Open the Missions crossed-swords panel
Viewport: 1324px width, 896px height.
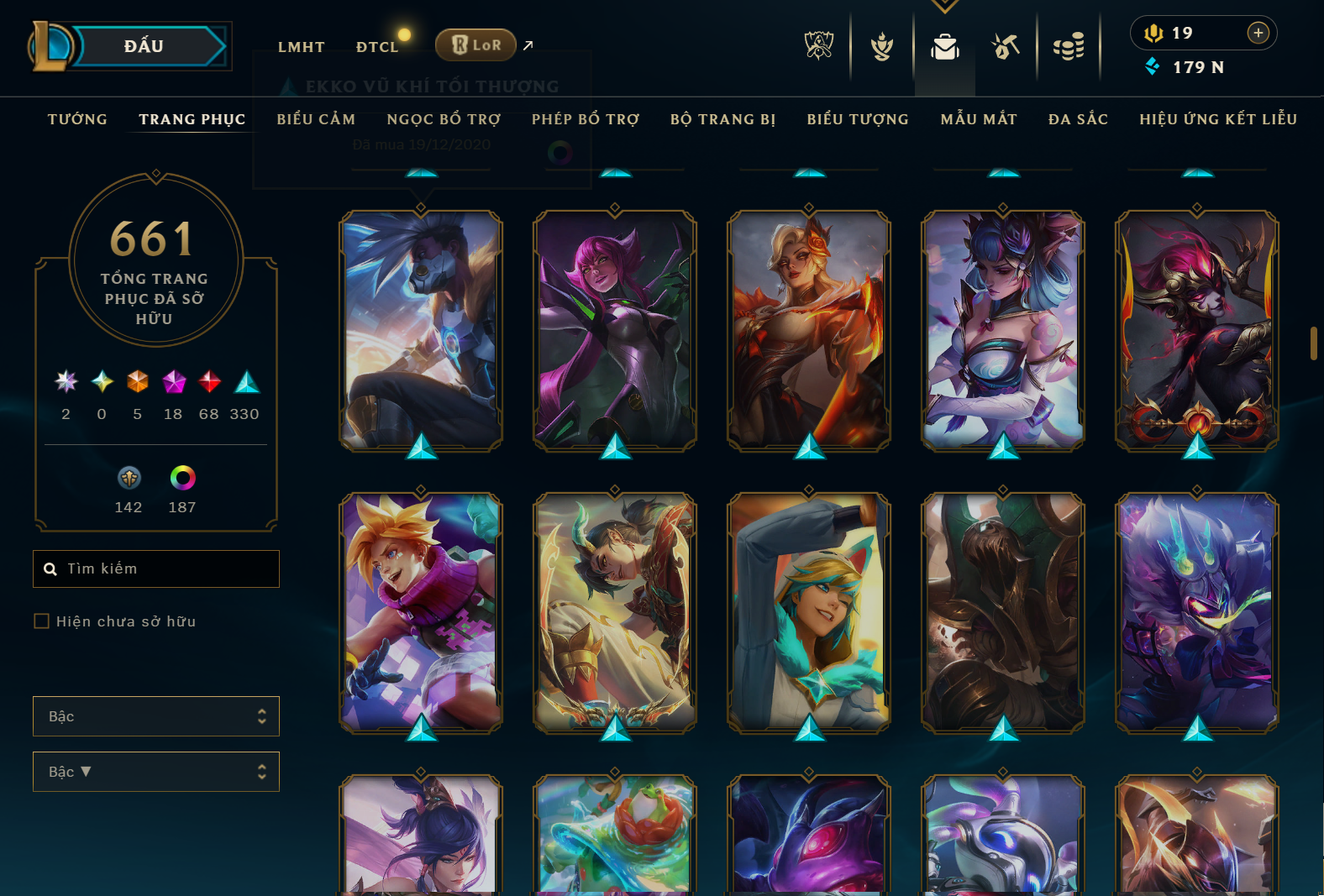[x=1006, y=48]
